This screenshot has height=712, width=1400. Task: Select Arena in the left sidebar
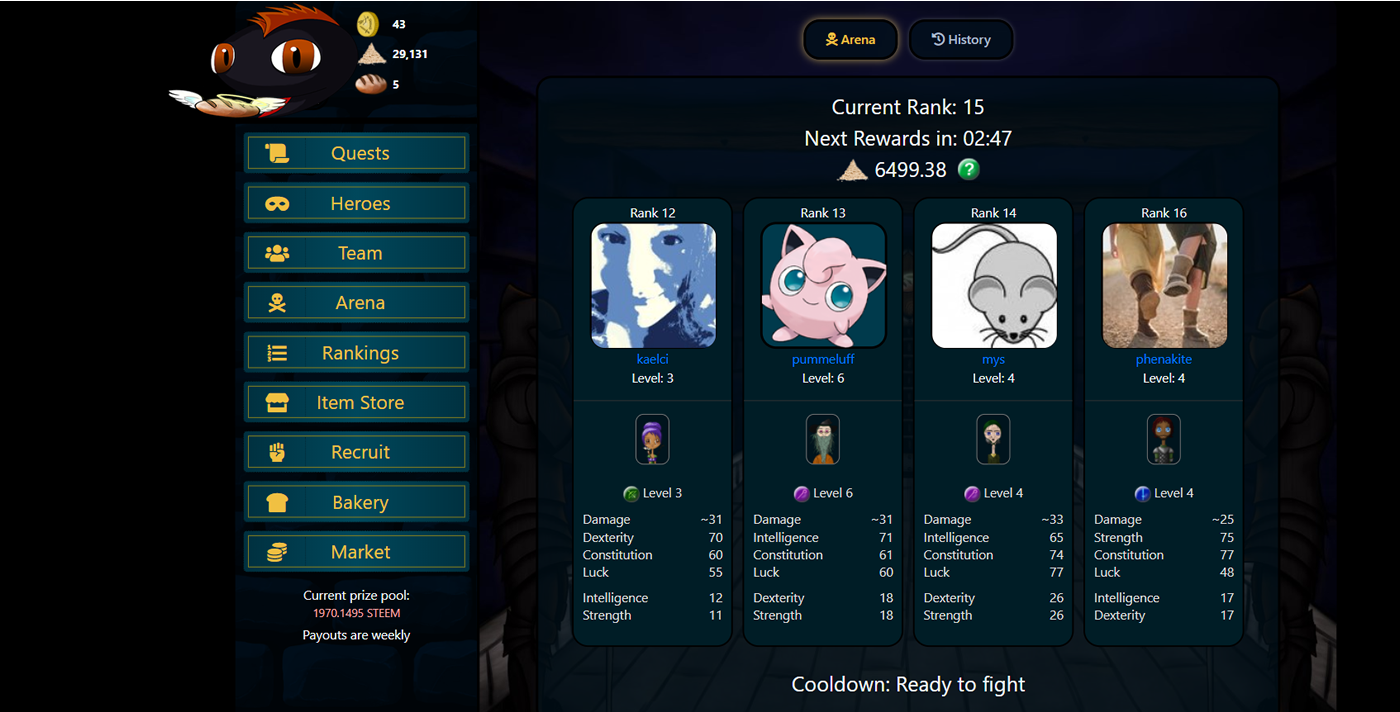[x=356, y=303]
